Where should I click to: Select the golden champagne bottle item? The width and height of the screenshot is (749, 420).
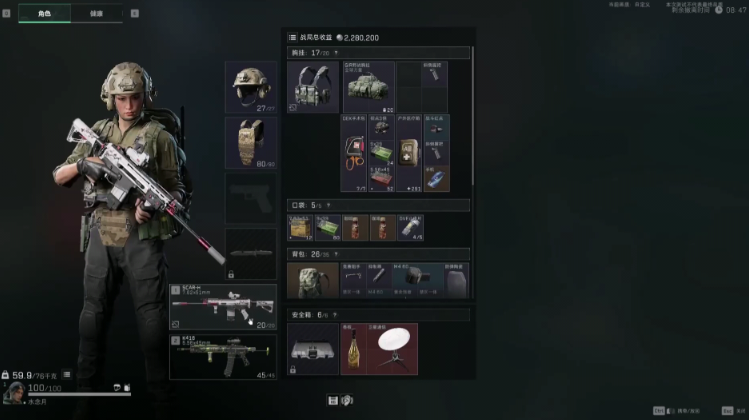click(353, 348)
